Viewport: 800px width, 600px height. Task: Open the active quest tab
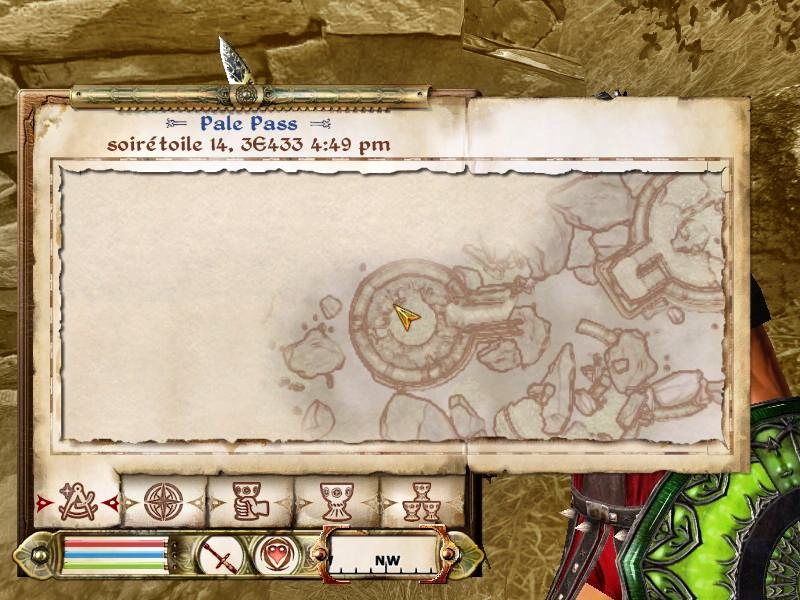click(x=248, y=501)
